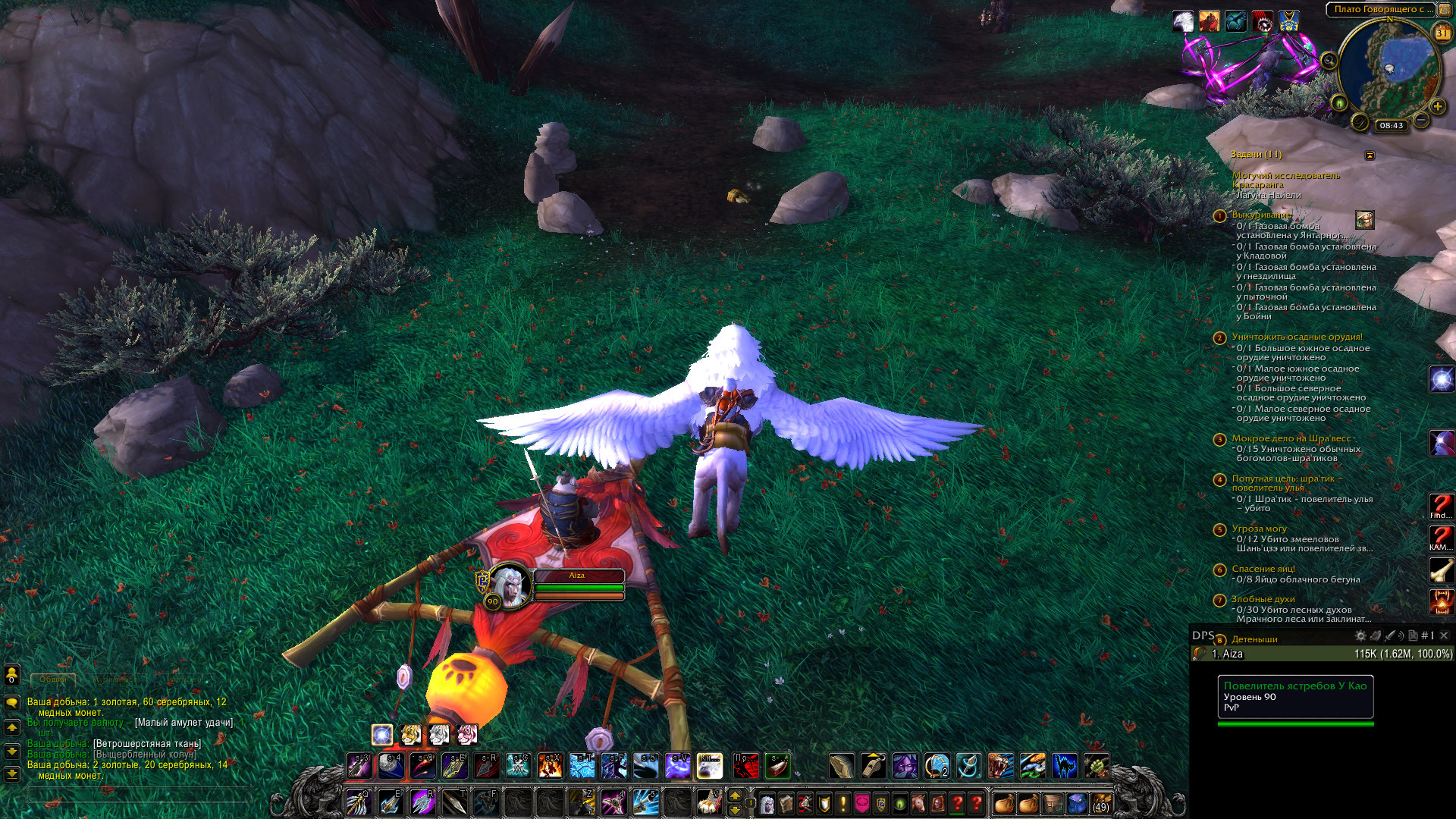
Task: Activate the whistle item on action bar
Action: coord(873,766)
